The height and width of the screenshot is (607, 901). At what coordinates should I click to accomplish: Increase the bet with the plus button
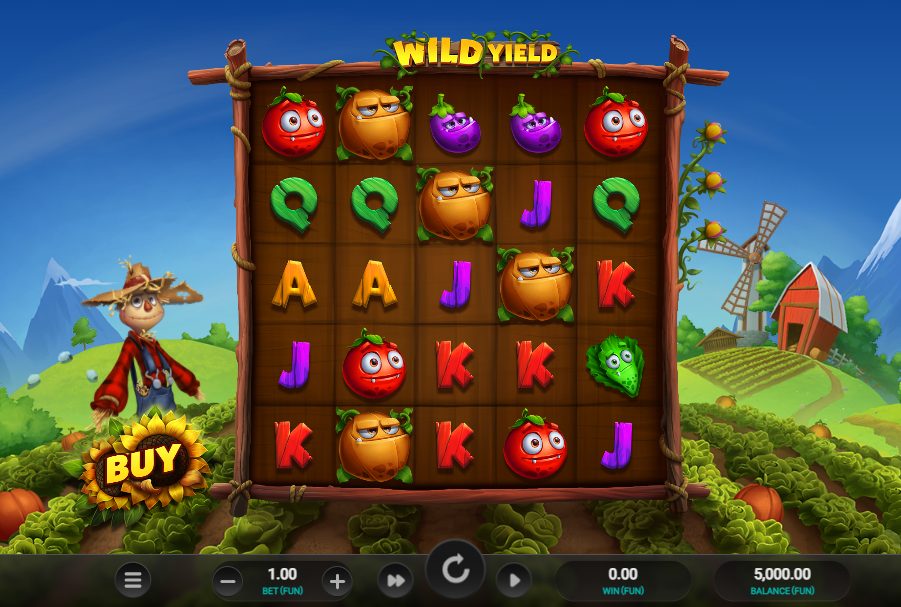click(337, 580)
